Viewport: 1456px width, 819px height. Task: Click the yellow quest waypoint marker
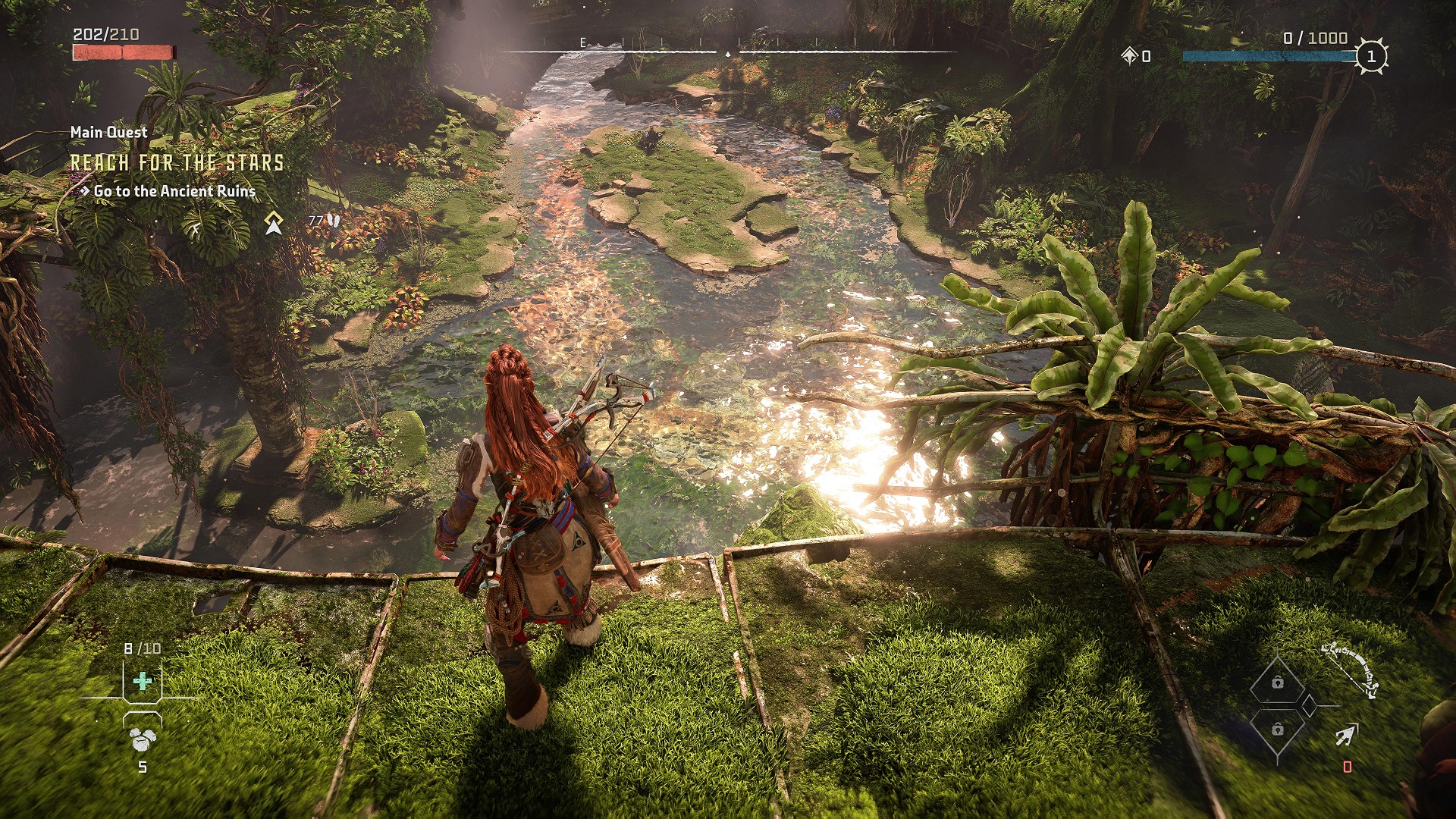pyautogui.click(x=274, y=222)
